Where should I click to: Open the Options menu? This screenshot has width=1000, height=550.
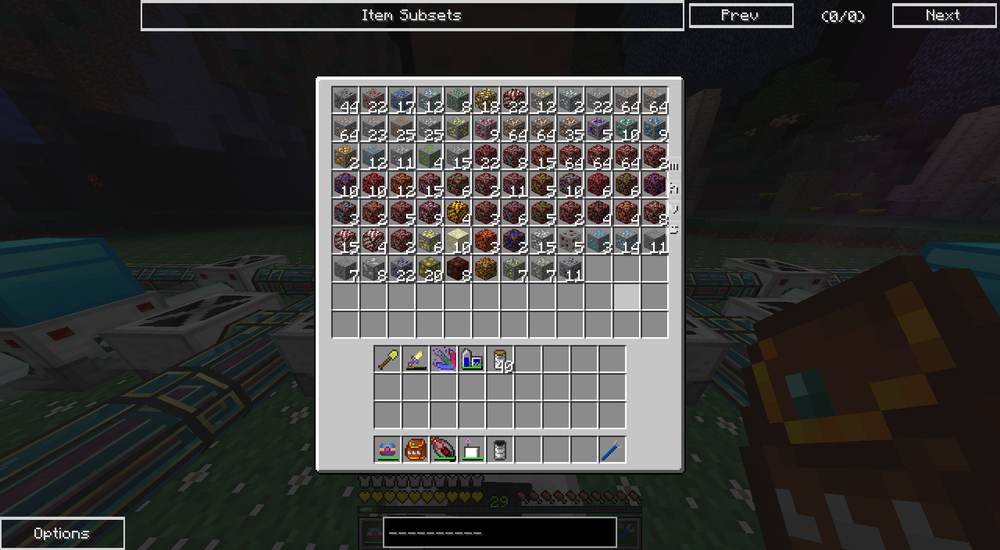pos(62,533)
